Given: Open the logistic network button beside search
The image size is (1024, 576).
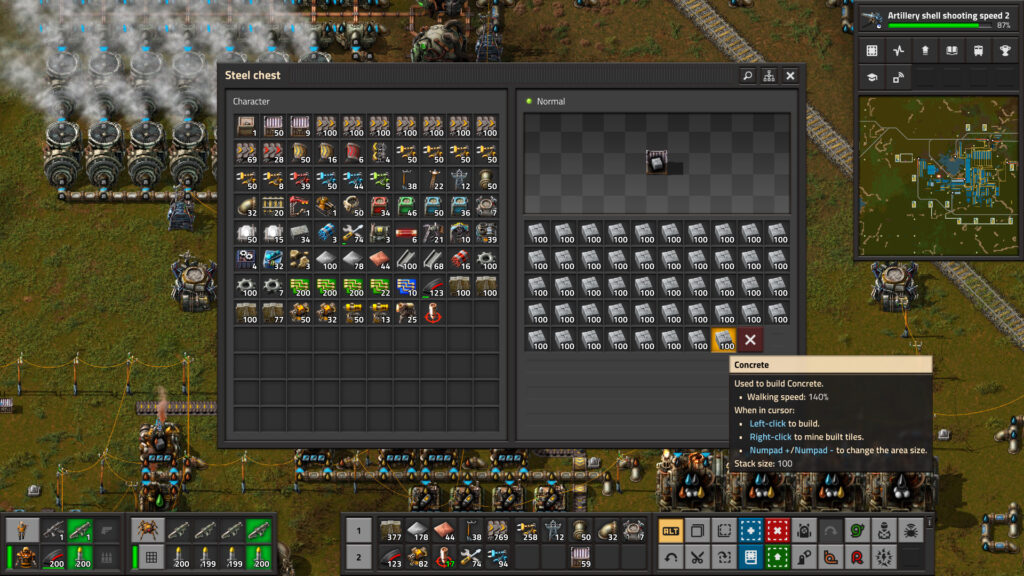Looking at the screenshot, I should pos(769,75).
